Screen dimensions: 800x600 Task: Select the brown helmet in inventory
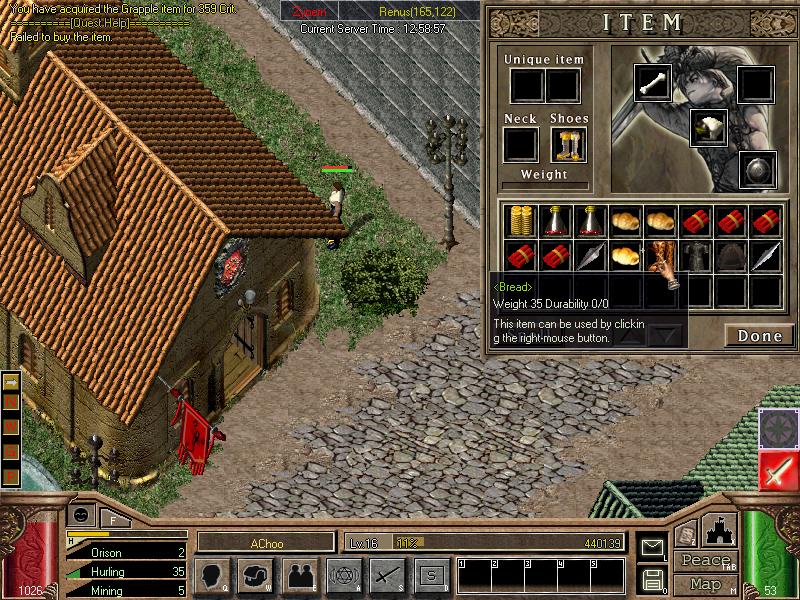click(x=731, y=256)
